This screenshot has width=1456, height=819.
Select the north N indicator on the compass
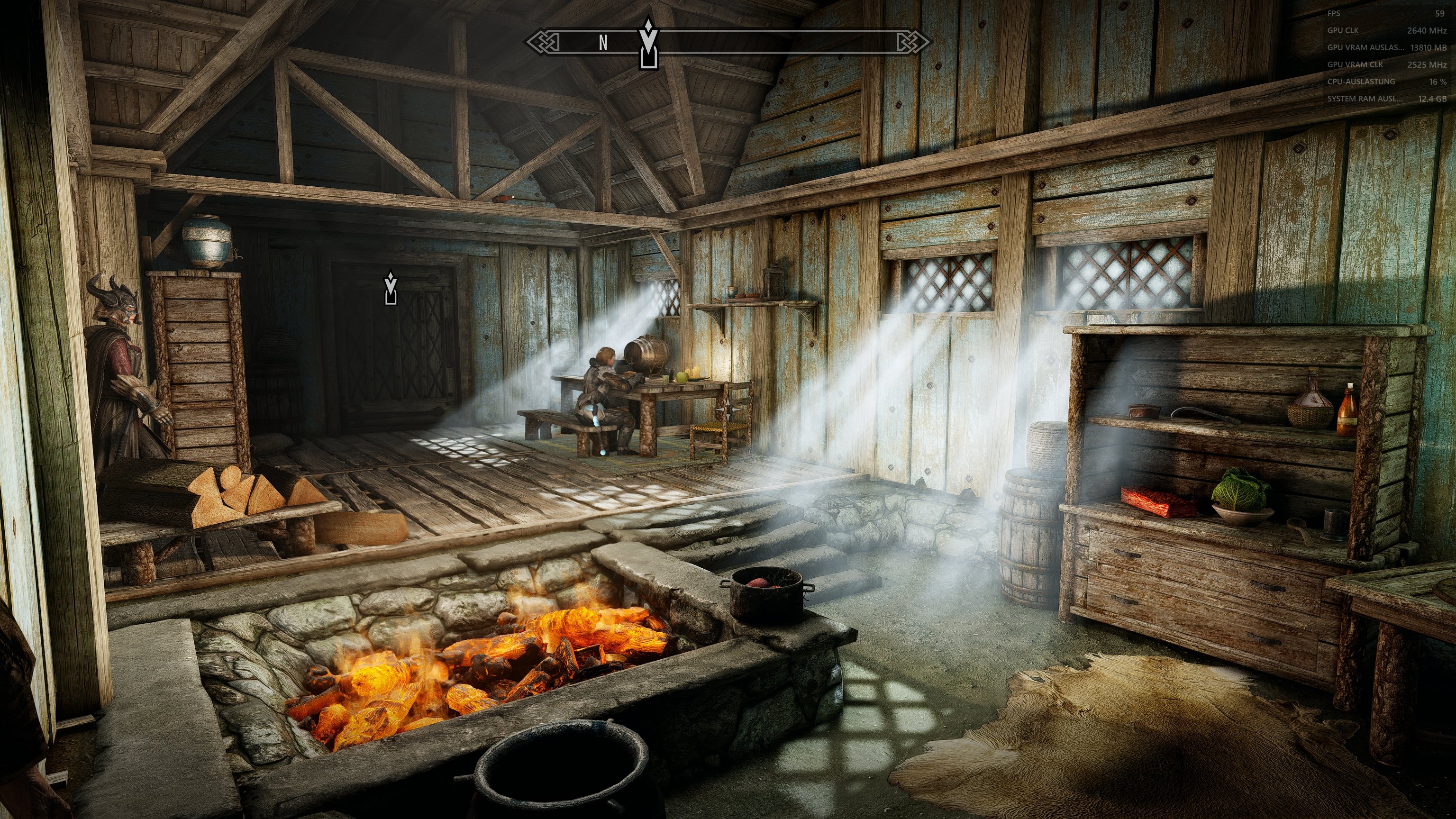click(x=603, y=43)
